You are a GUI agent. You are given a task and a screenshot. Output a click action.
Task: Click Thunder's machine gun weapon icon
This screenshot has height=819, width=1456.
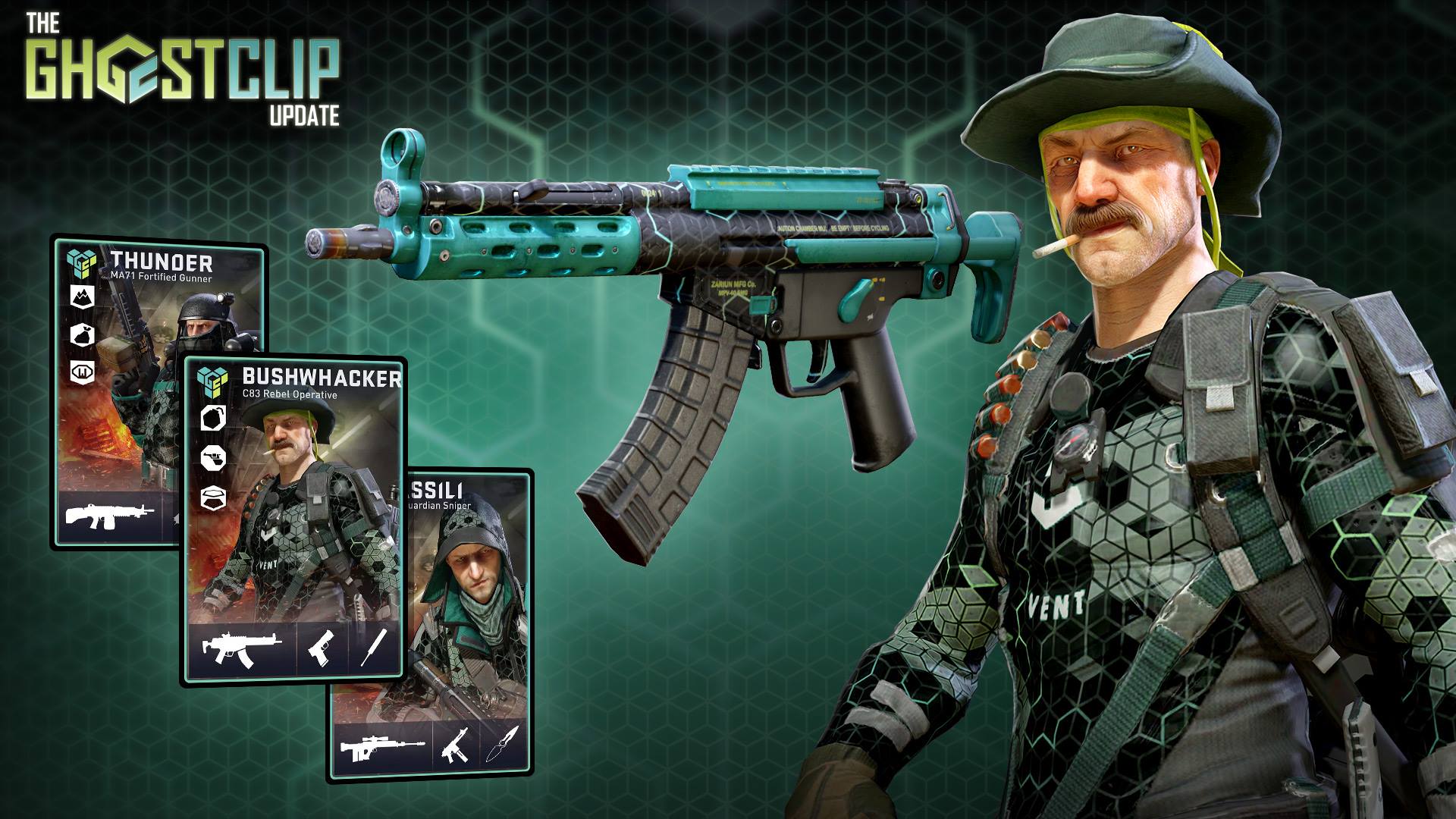(109, 516)
